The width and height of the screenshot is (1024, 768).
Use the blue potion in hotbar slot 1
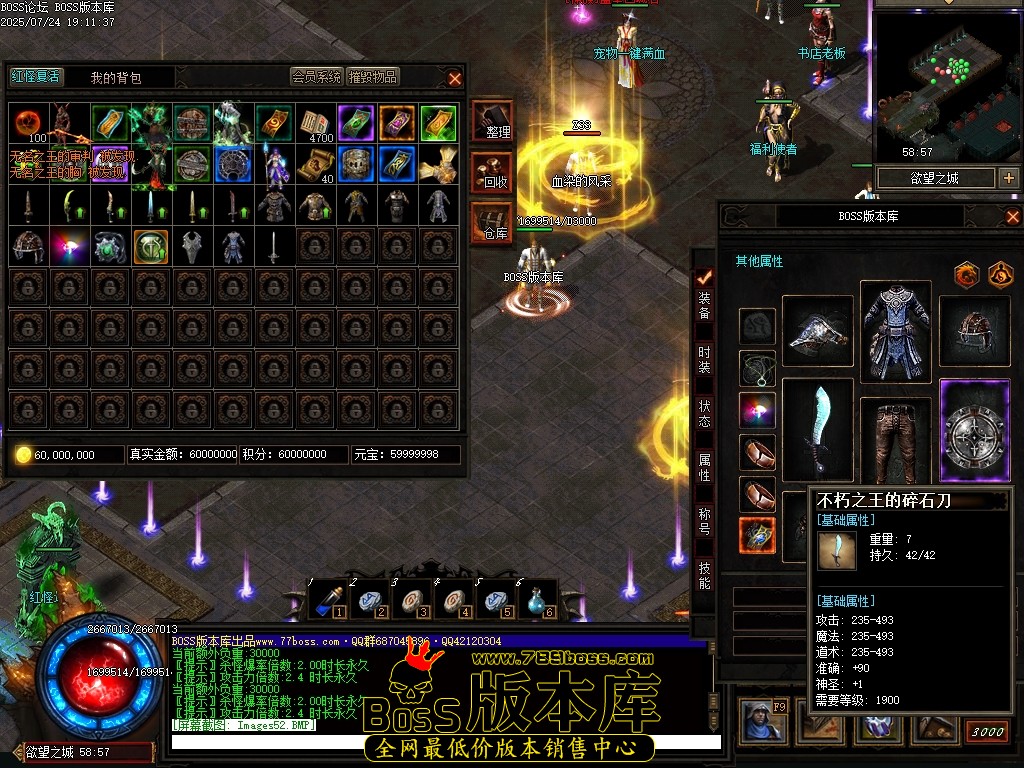tap(327, 600)
